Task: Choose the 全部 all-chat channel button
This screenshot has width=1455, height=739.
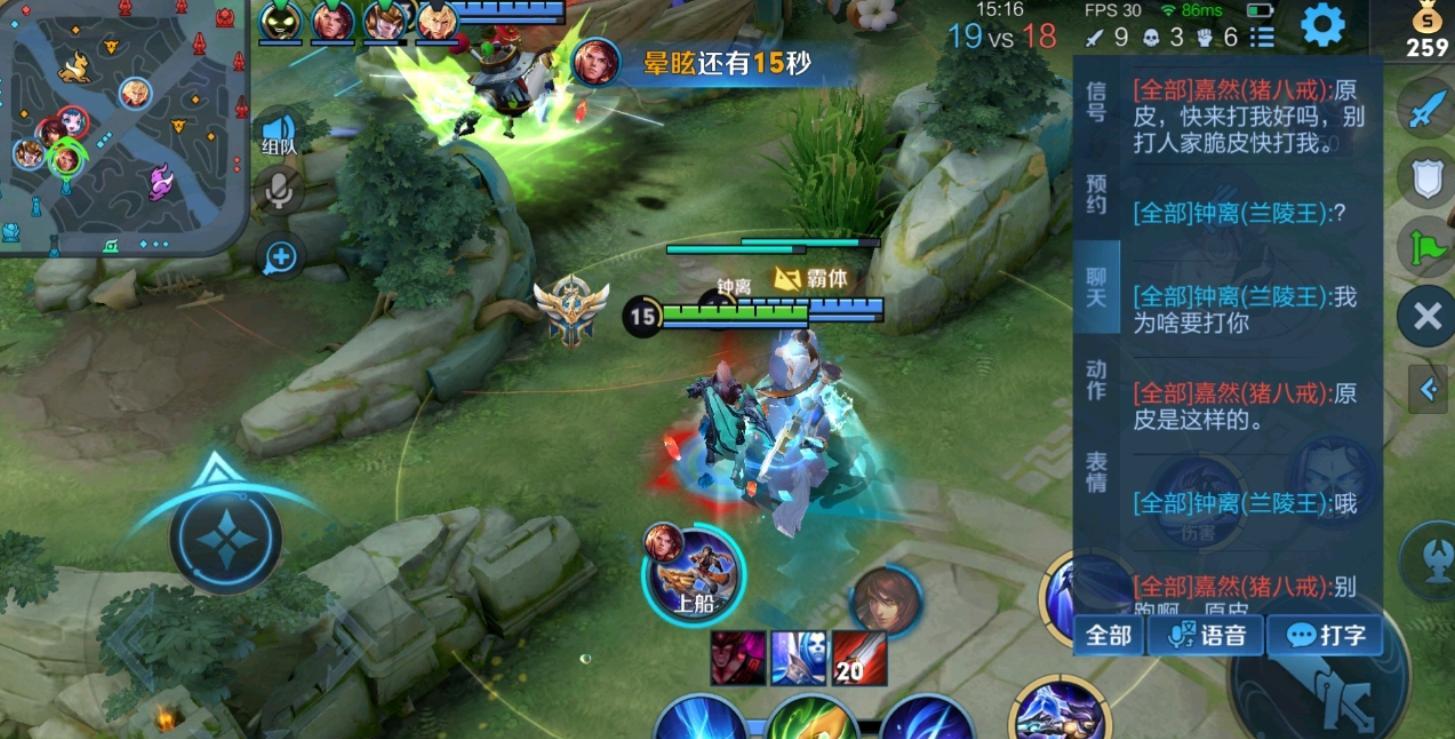Action: 1108,635
